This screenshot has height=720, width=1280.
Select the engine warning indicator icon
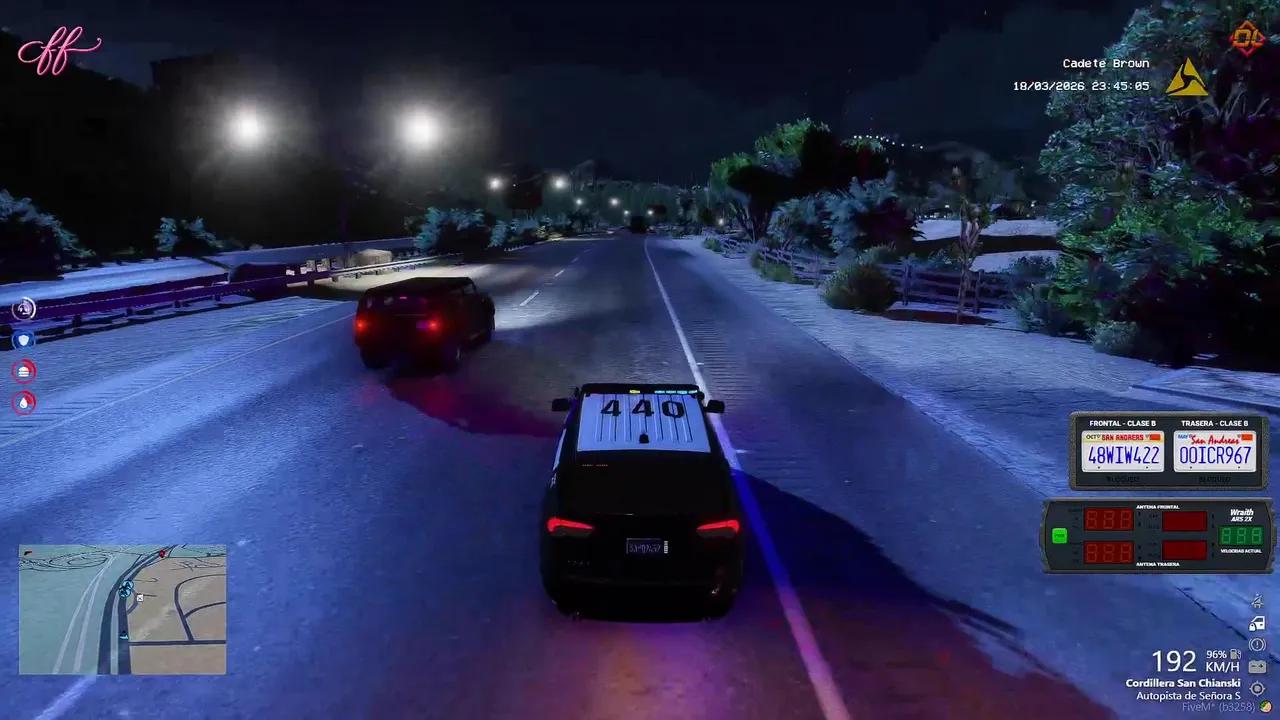click(1258, 644)
